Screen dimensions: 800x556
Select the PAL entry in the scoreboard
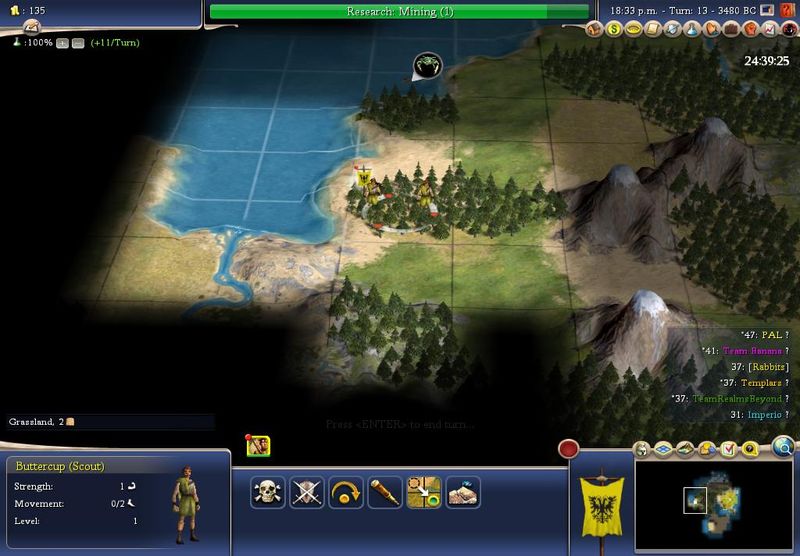click(x=770, y=335)
